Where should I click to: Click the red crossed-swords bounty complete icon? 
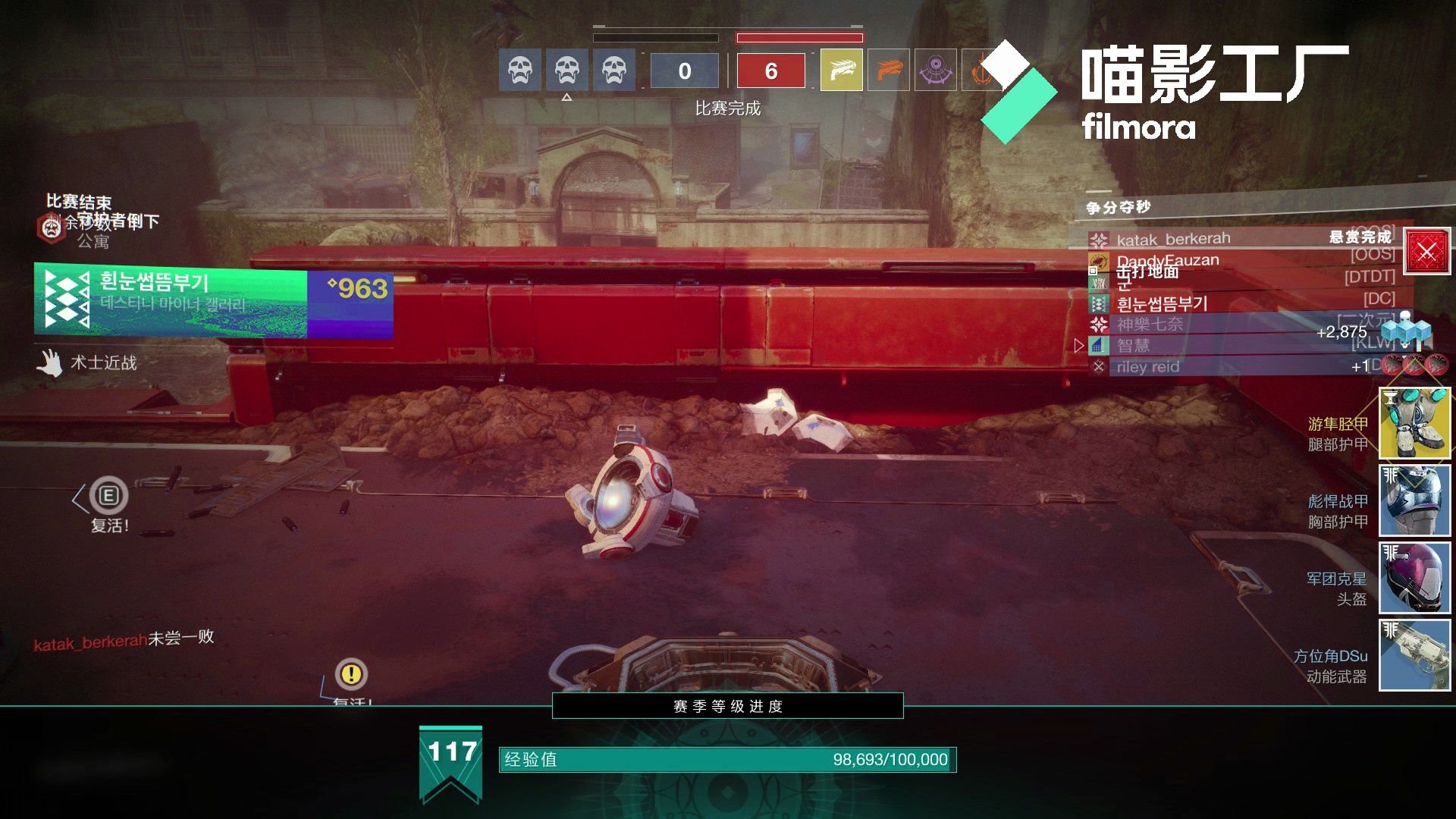(1426, 252)
